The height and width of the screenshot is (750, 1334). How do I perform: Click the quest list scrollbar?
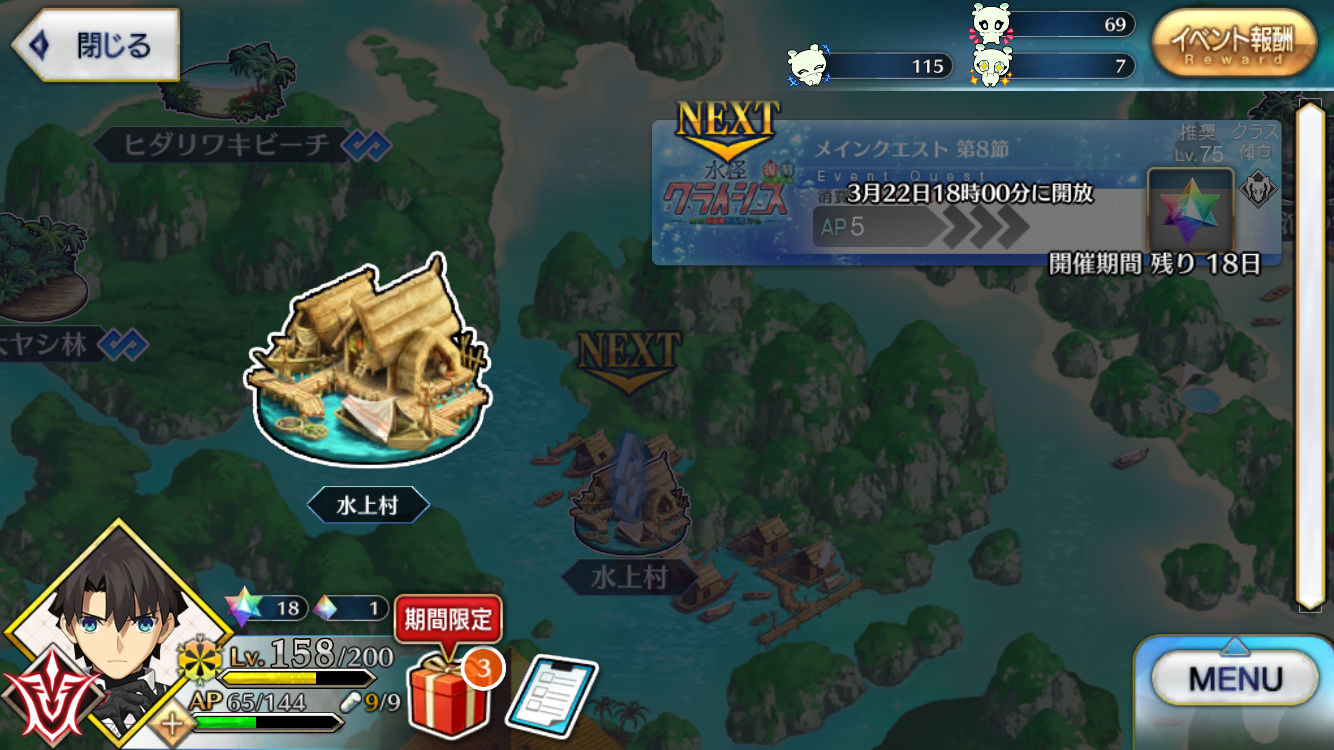(1309, 355)
